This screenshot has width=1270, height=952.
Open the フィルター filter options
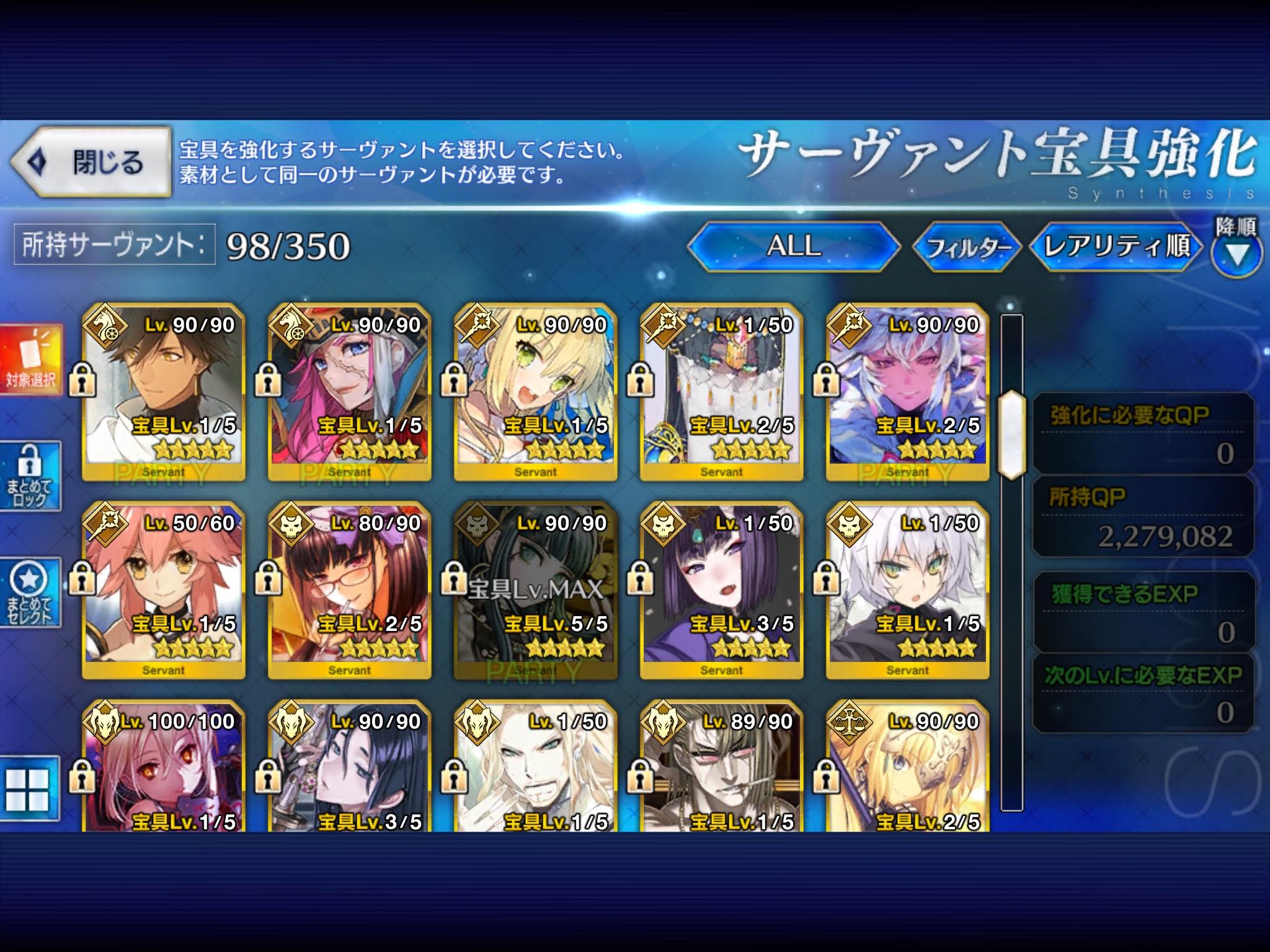click(966, 247)
